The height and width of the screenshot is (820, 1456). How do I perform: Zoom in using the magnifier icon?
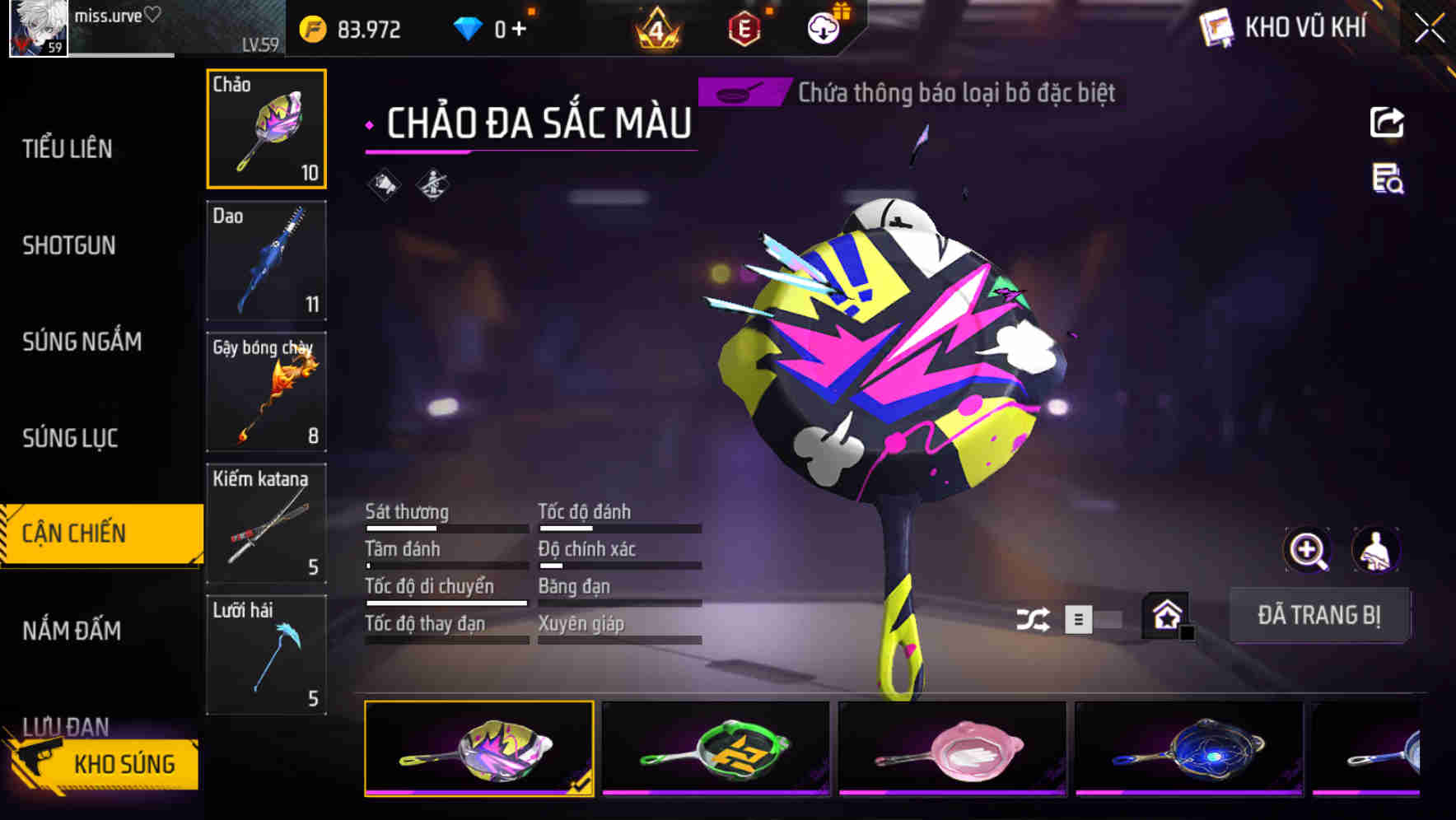point(1307,549)
